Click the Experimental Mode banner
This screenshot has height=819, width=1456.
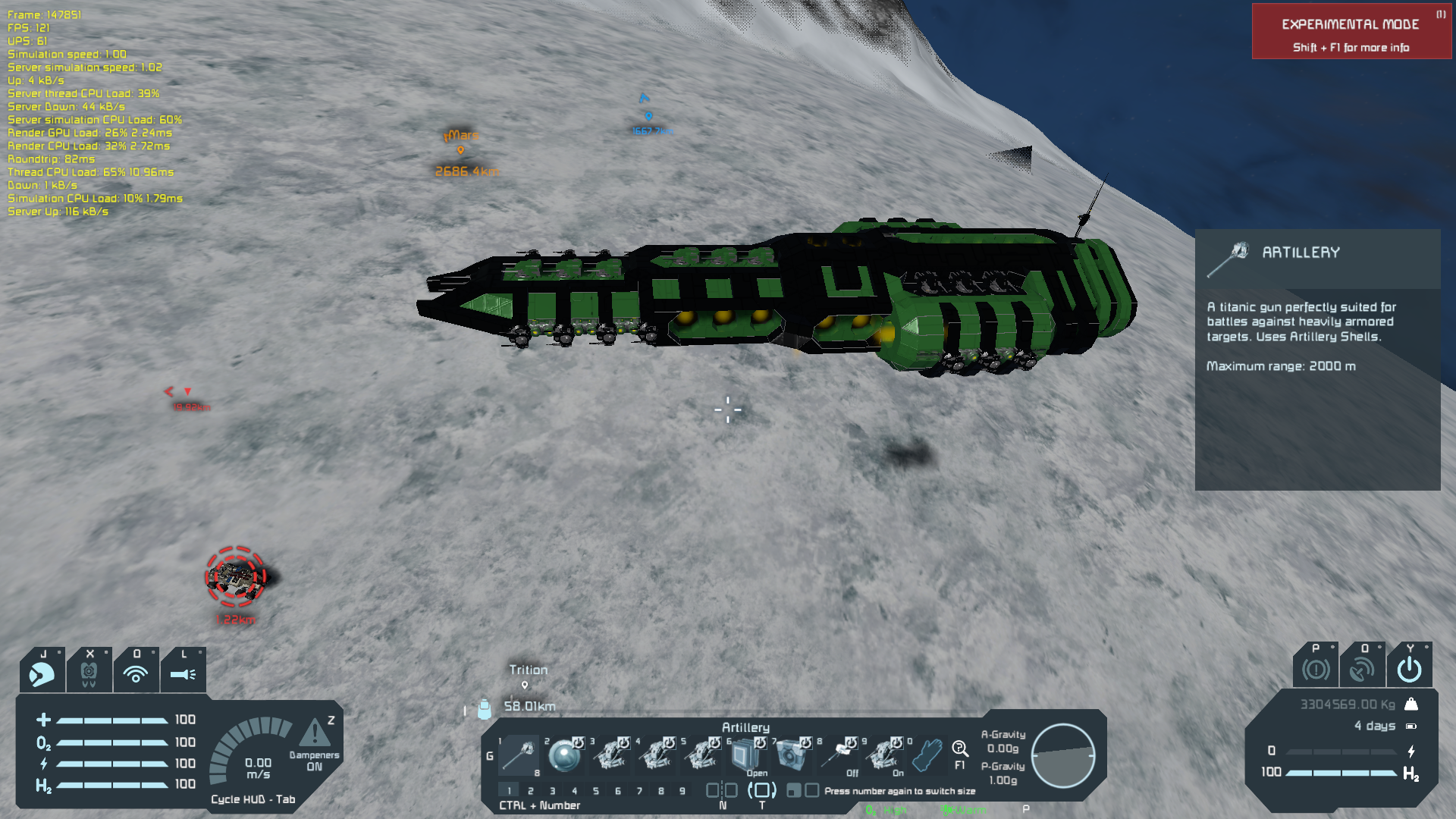coord(1351,32)
